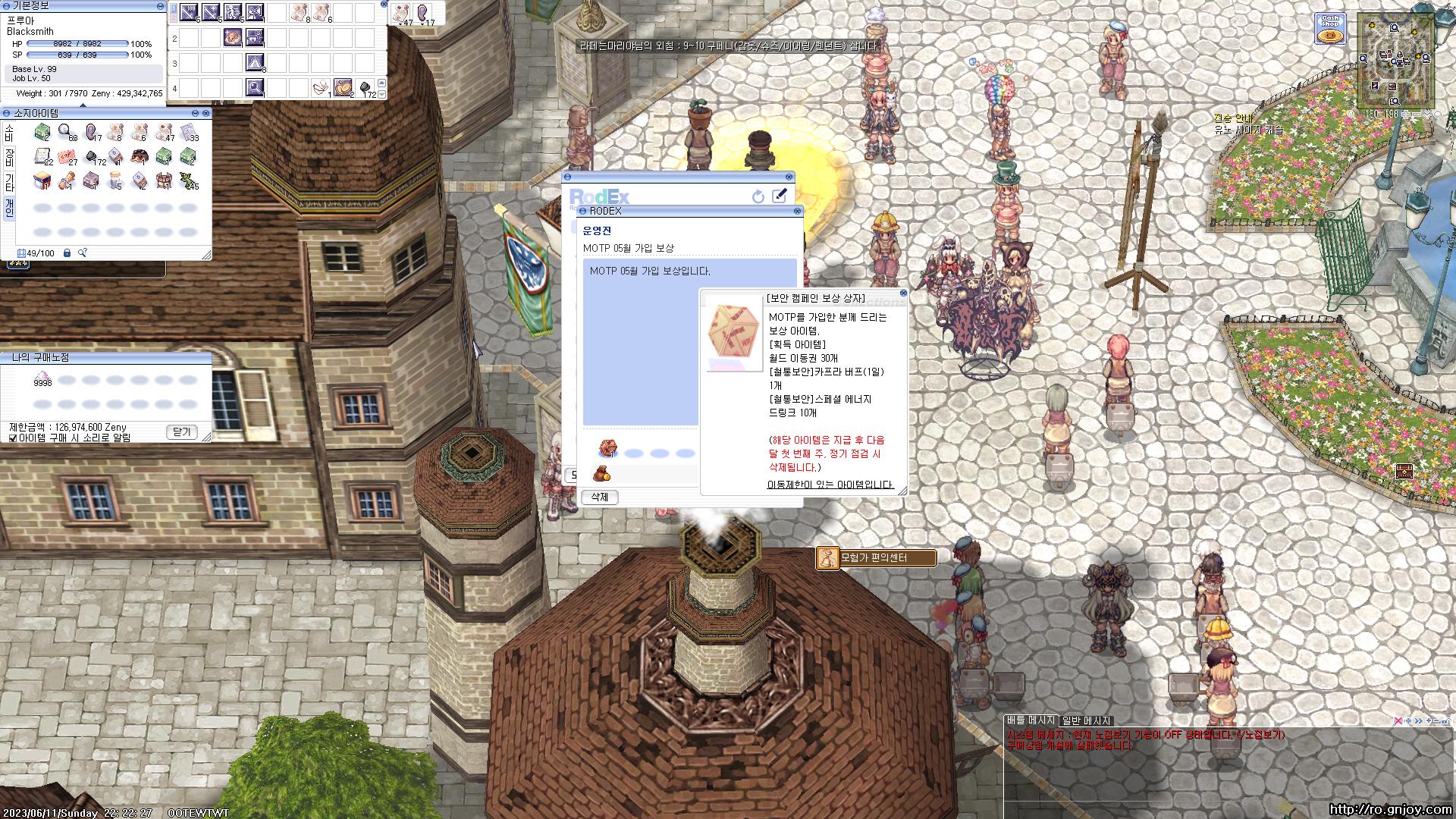Refresh the RodEx mailbox
Viewport: 1456px width, 819px height.
pyautogui.click(x=758, y=196)
